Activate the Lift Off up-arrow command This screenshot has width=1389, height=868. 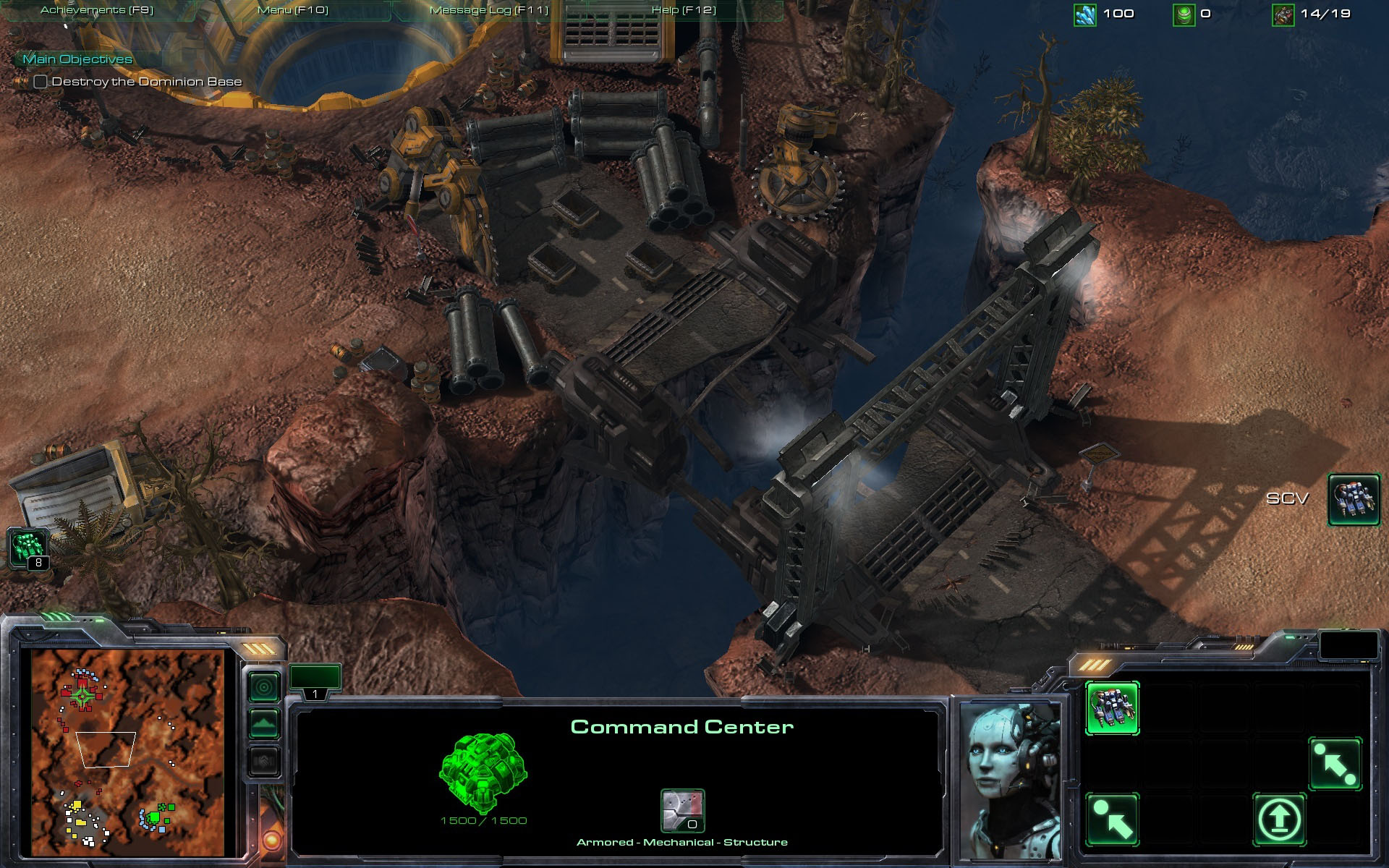coord(1279,819)
